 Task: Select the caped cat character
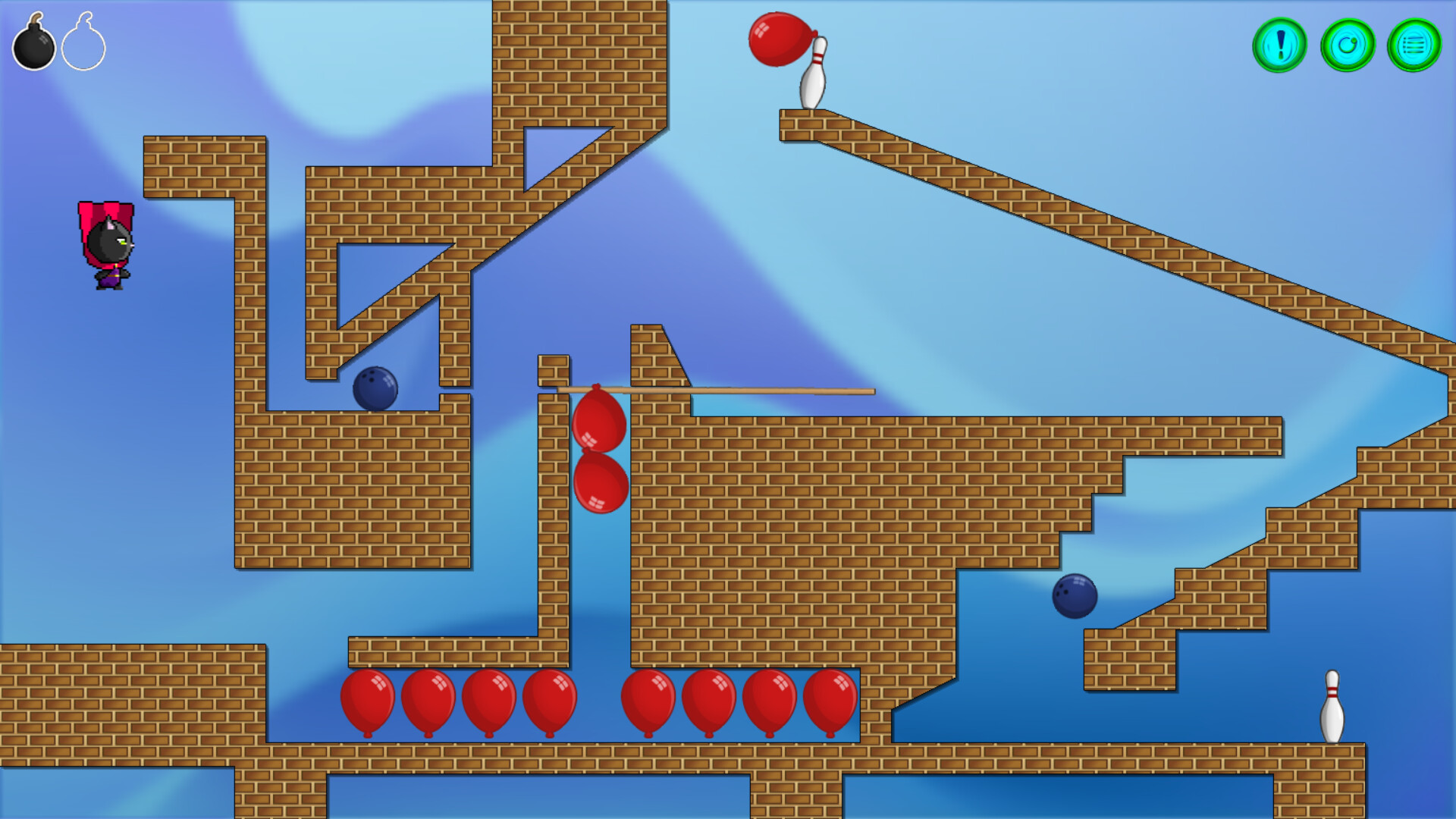click(x=106, y=243)
